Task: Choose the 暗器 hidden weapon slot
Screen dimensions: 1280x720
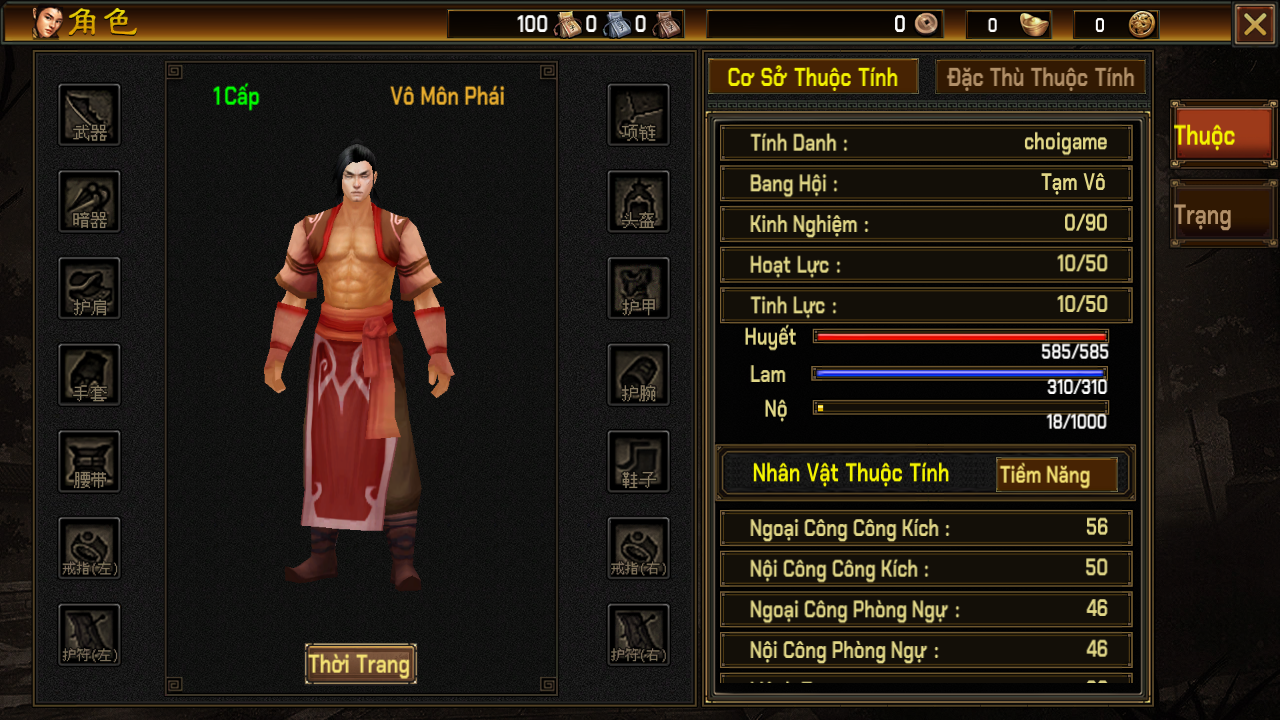Action: [x=90, y=201]
